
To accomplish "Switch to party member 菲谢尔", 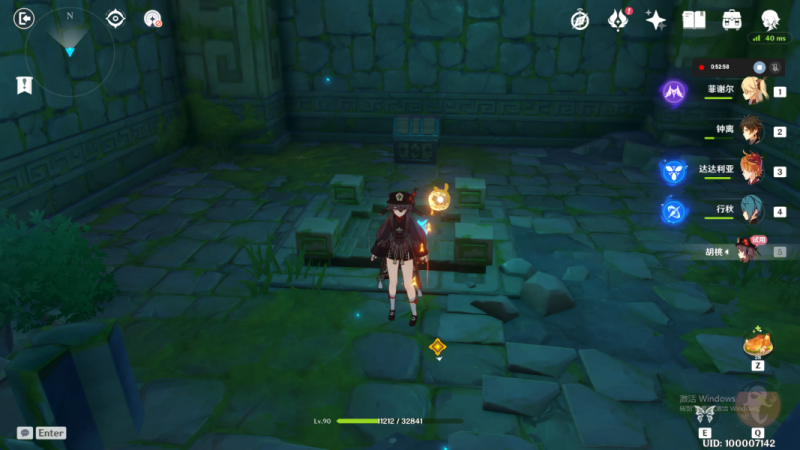I will 752,91.
